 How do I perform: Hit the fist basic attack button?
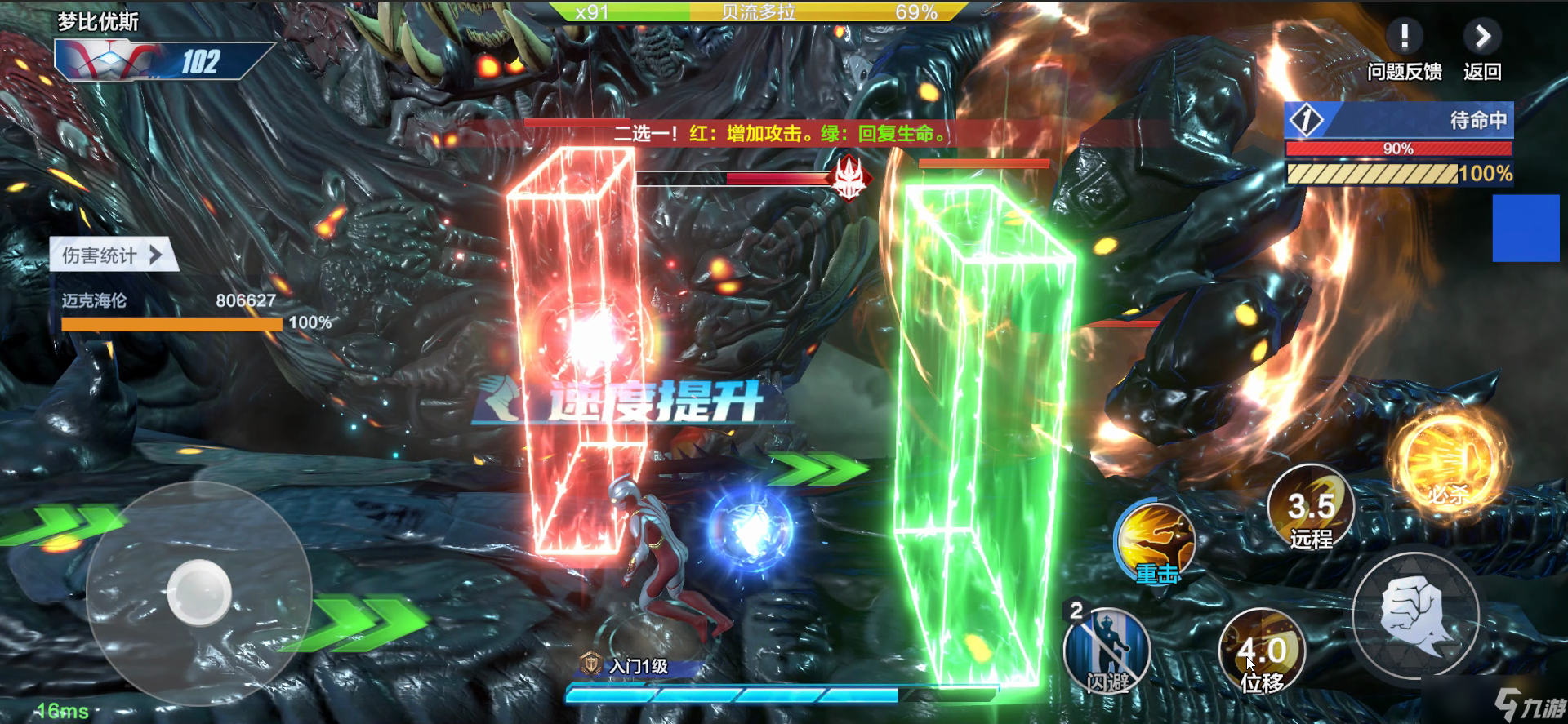coord(1415,616)
